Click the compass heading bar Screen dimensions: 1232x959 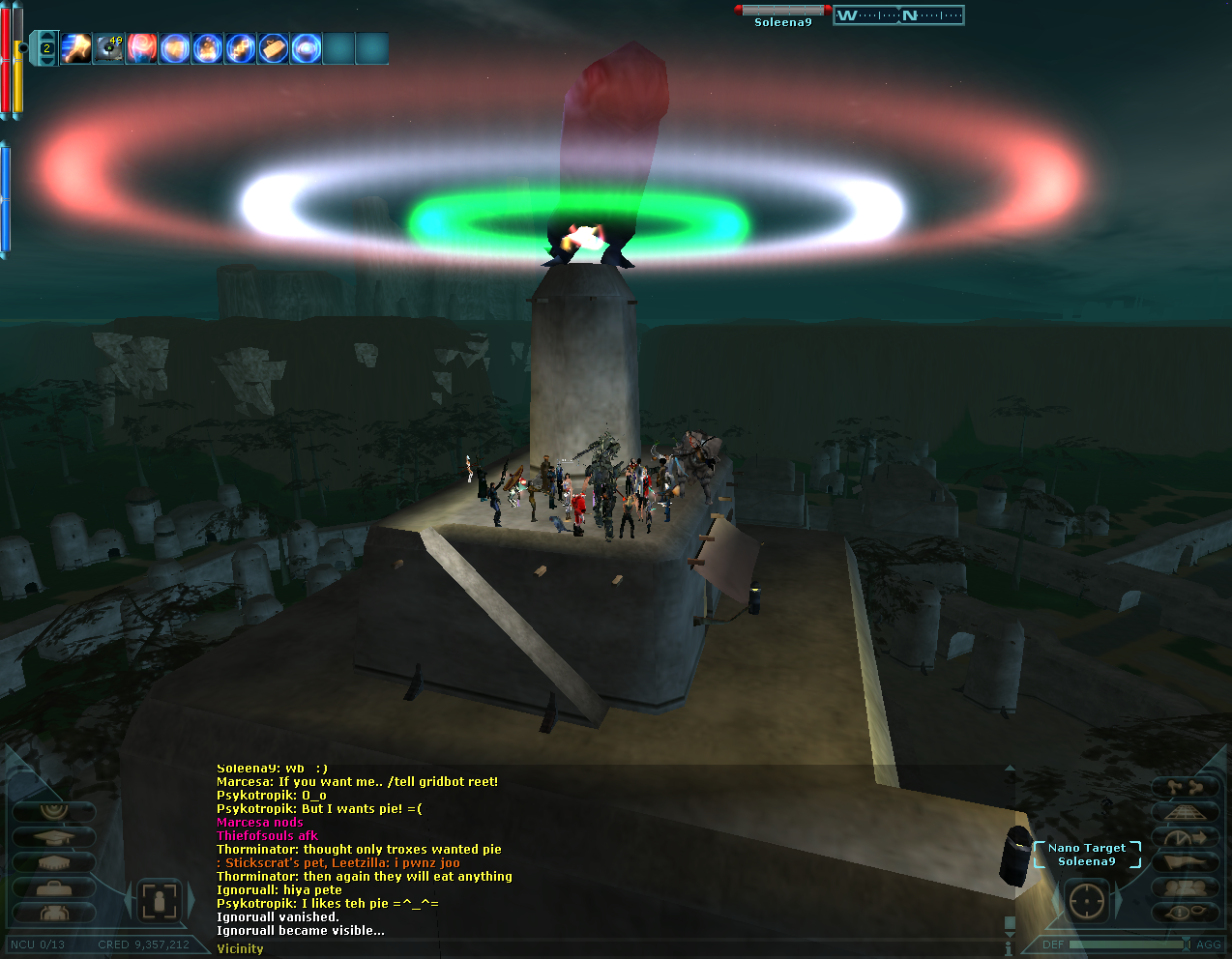coord(898,15)
